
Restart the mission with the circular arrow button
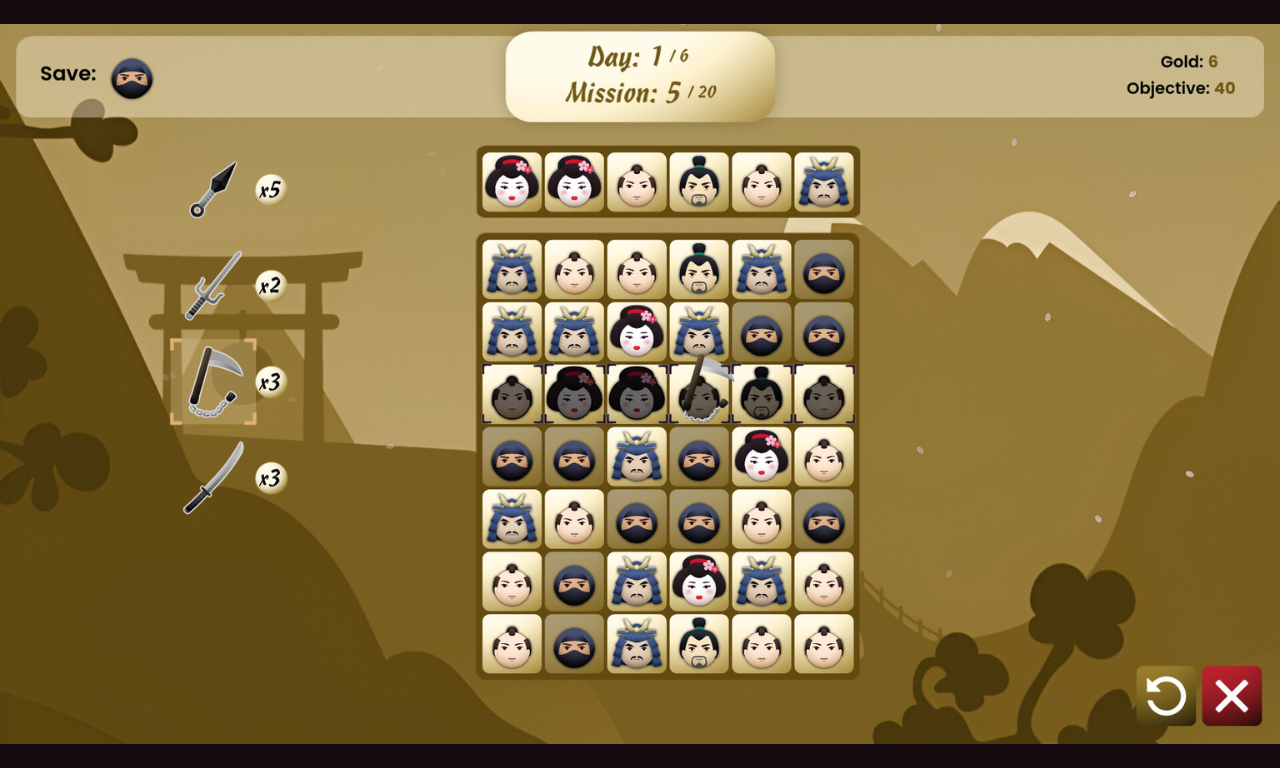[1166, 696]
